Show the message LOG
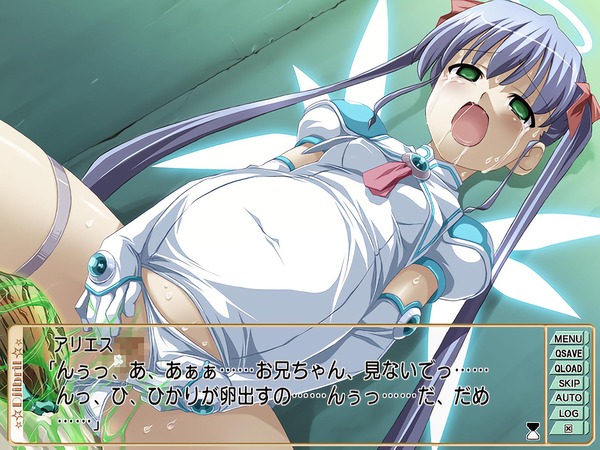Viewport: 600px width, 450px height. (x=568, y=413)
